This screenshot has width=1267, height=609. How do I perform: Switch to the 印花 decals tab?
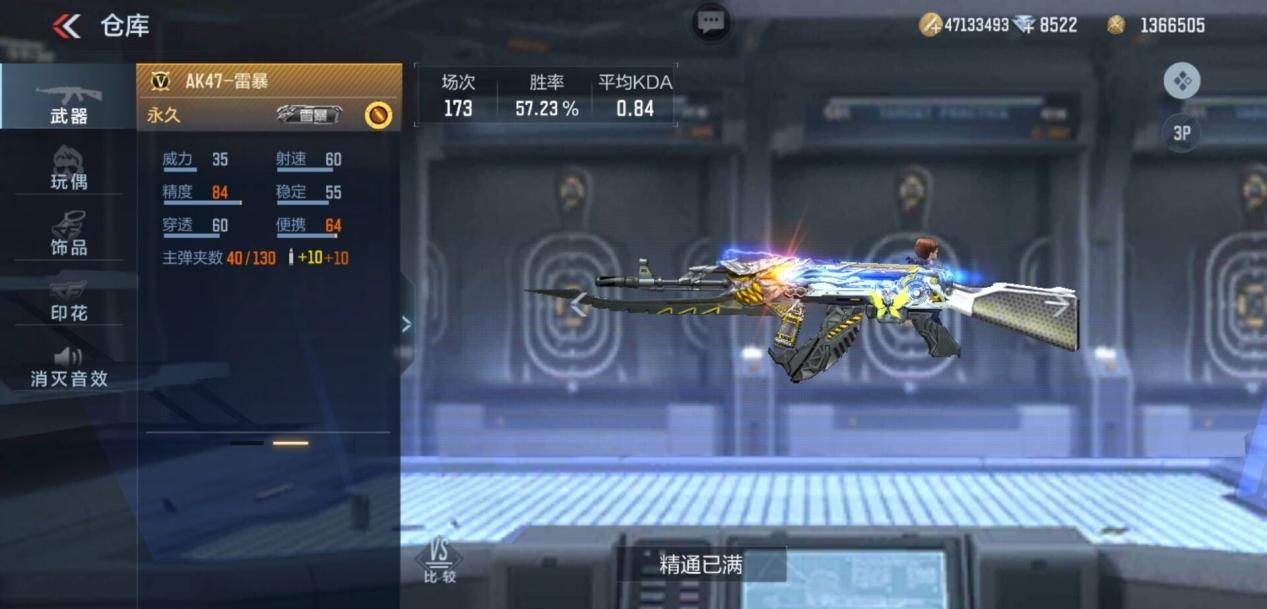point(68,300)
